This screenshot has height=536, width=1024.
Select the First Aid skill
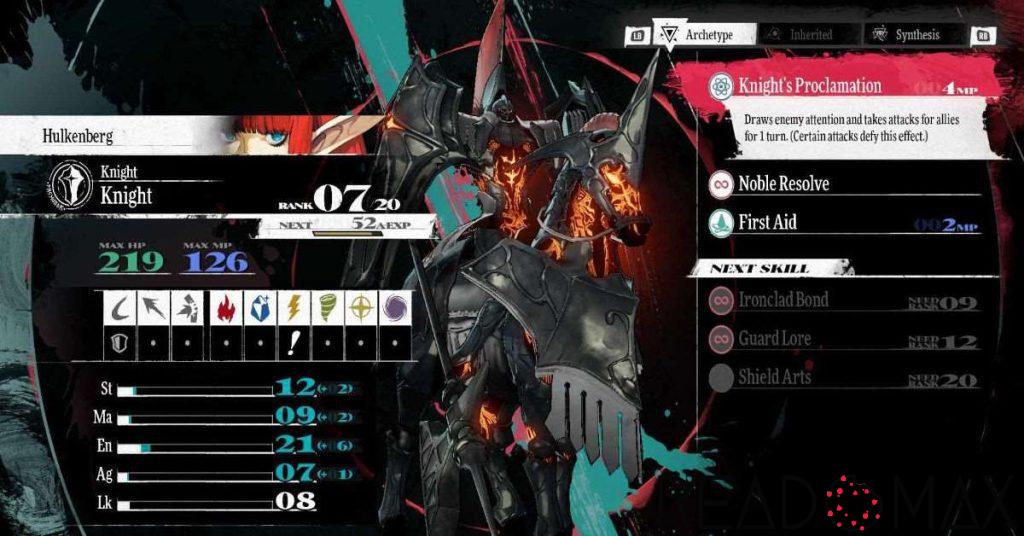[x=768, y=223]
